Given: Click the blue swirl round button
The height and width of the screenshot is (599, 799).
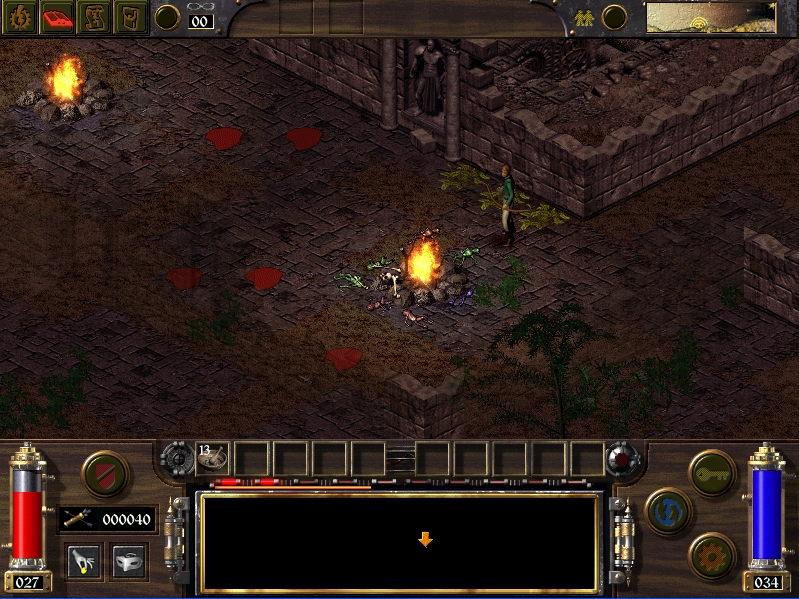Looking at the screenshot, I should pyautogui.click(x=667, y=510).
